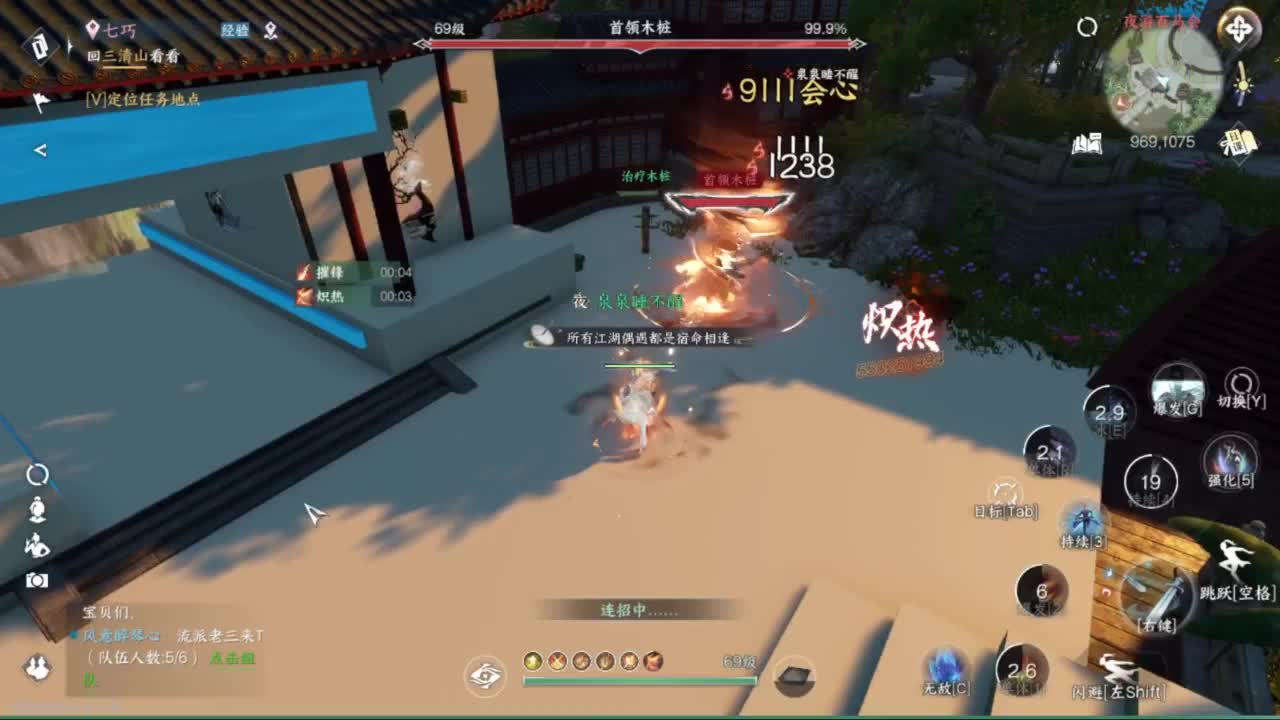Viewport: 1280px width, 720px height.
Task: Toggle the camera rotate icon in left sidebar
Action: [x=35, y=475]
